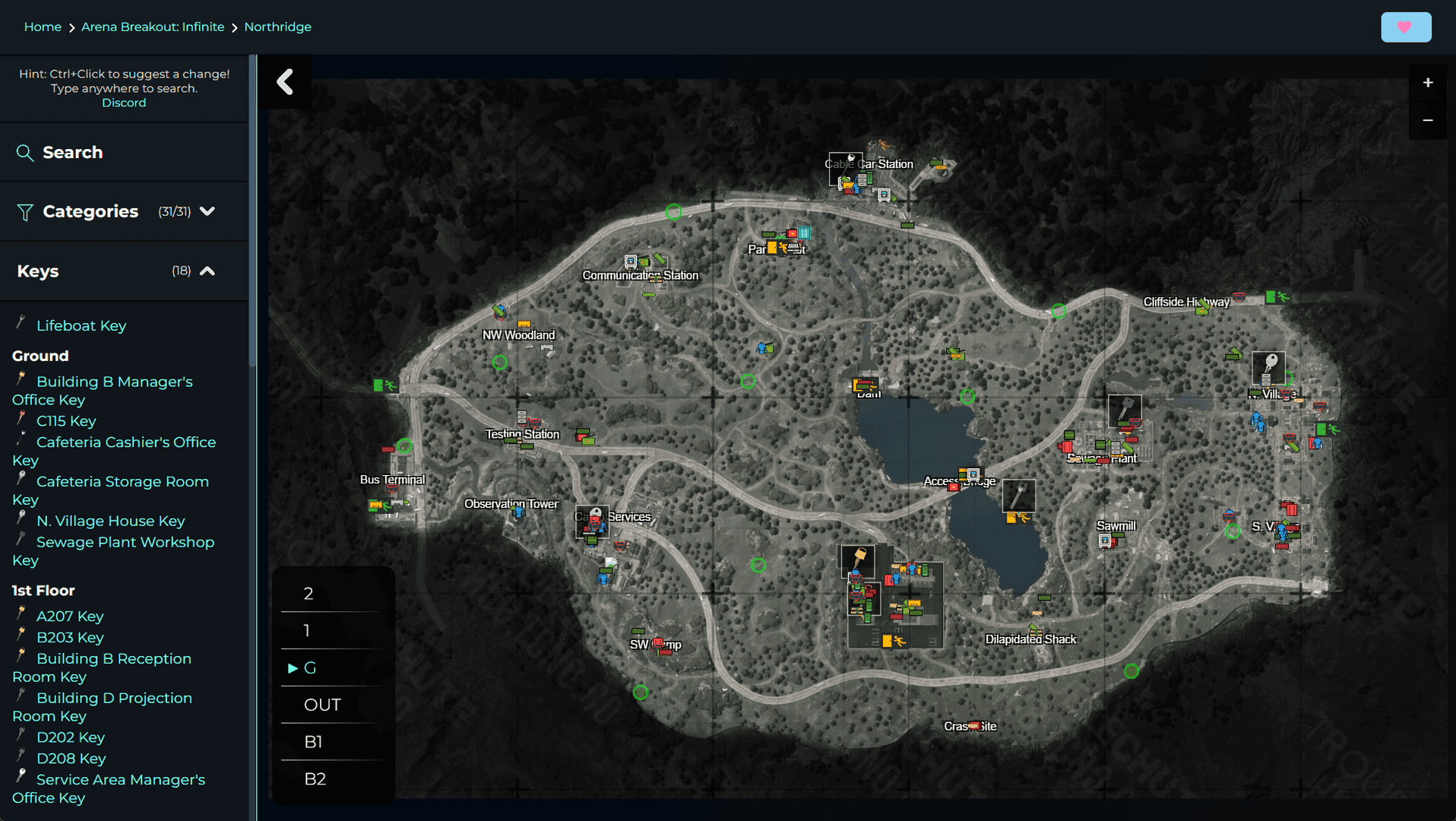
Task: Click the Lifeboat Key link
Action: pyautogui.click(x=81, y=325)
